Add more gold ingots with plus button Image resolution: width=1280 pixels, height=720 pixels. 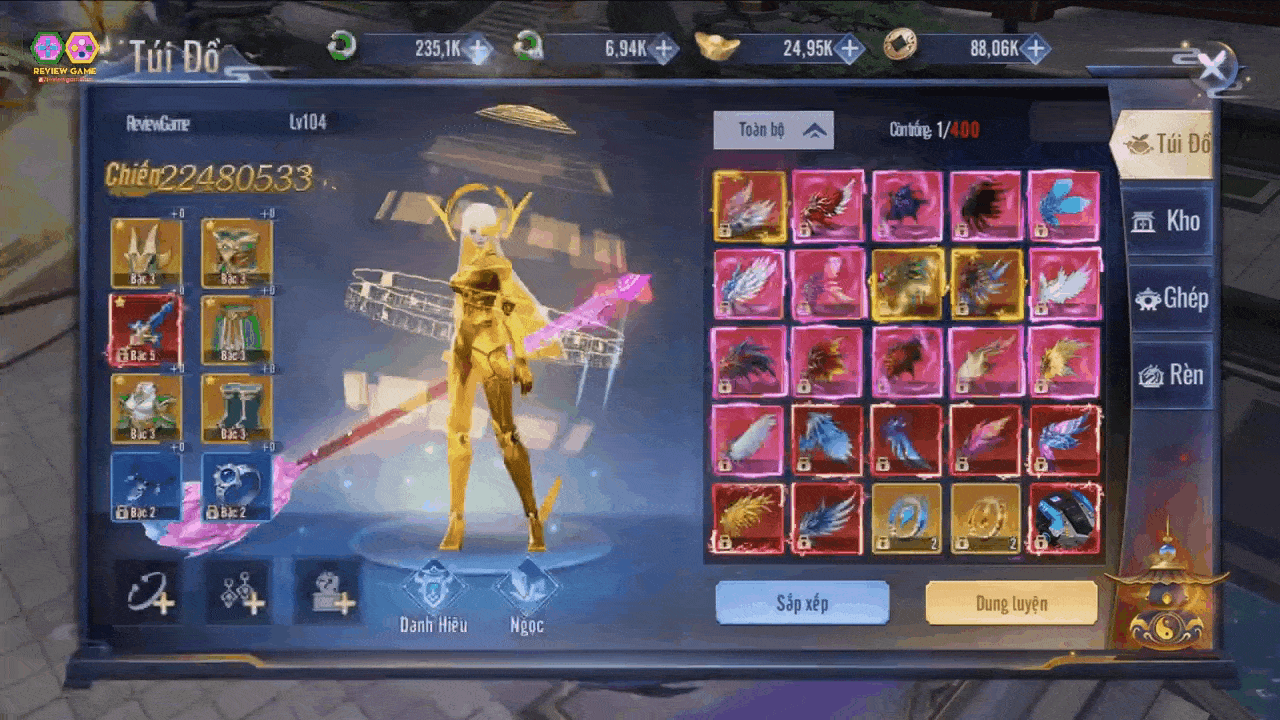pos(849,48)
